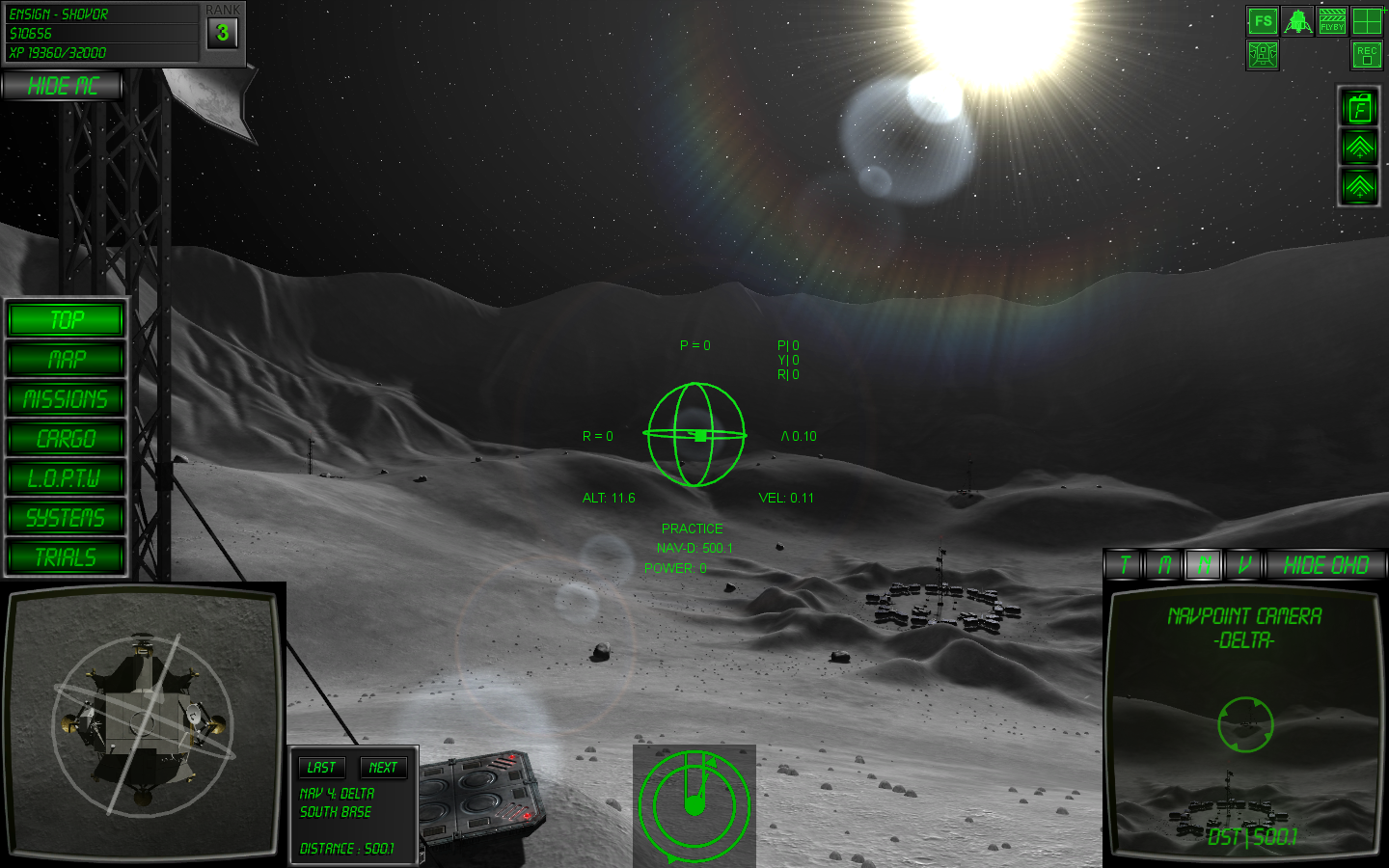
Task: Switch to the T display tab
Action: point(1125,565)
